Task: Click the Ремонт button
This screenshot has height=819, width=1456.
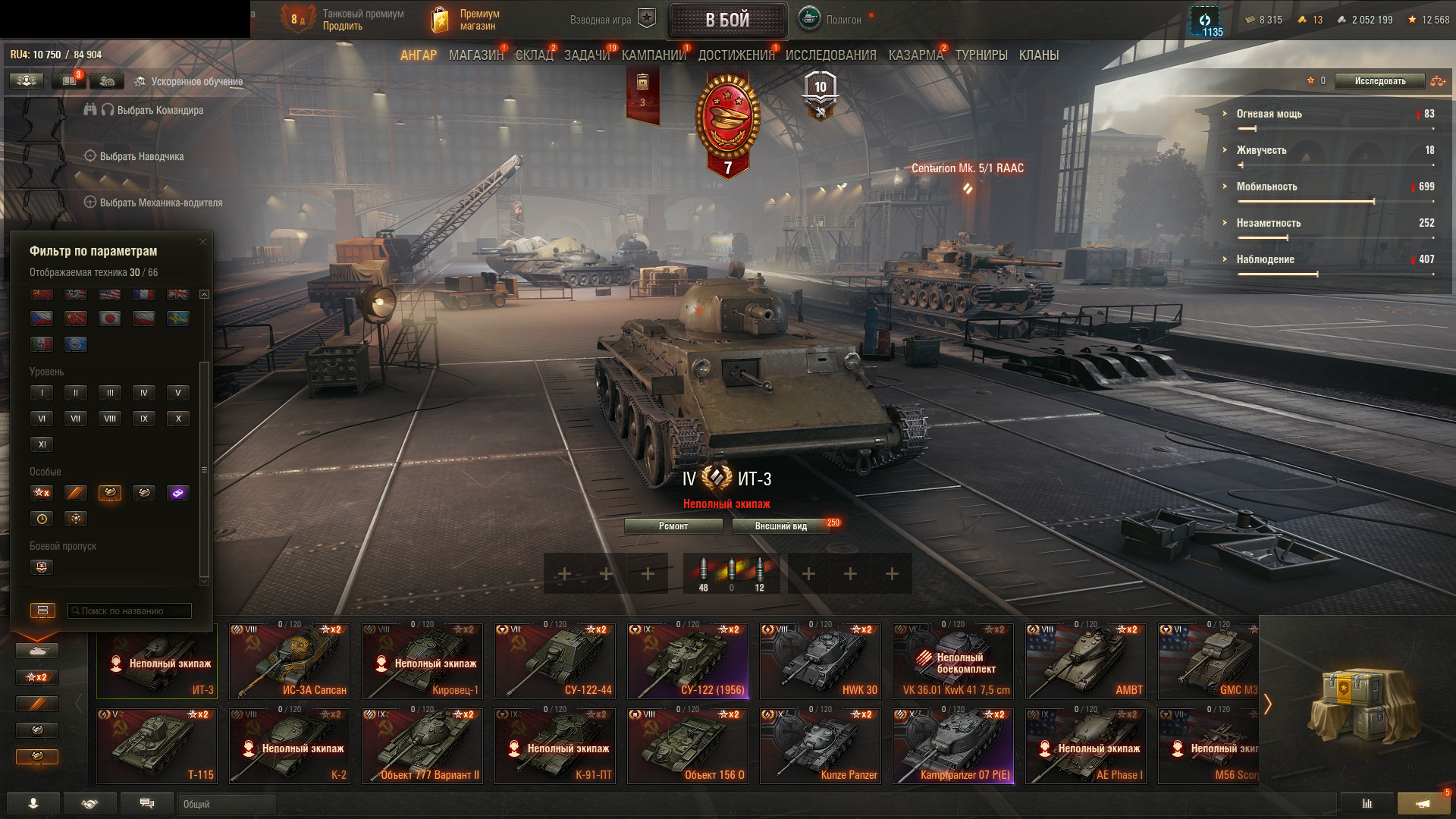Action: 673,526
